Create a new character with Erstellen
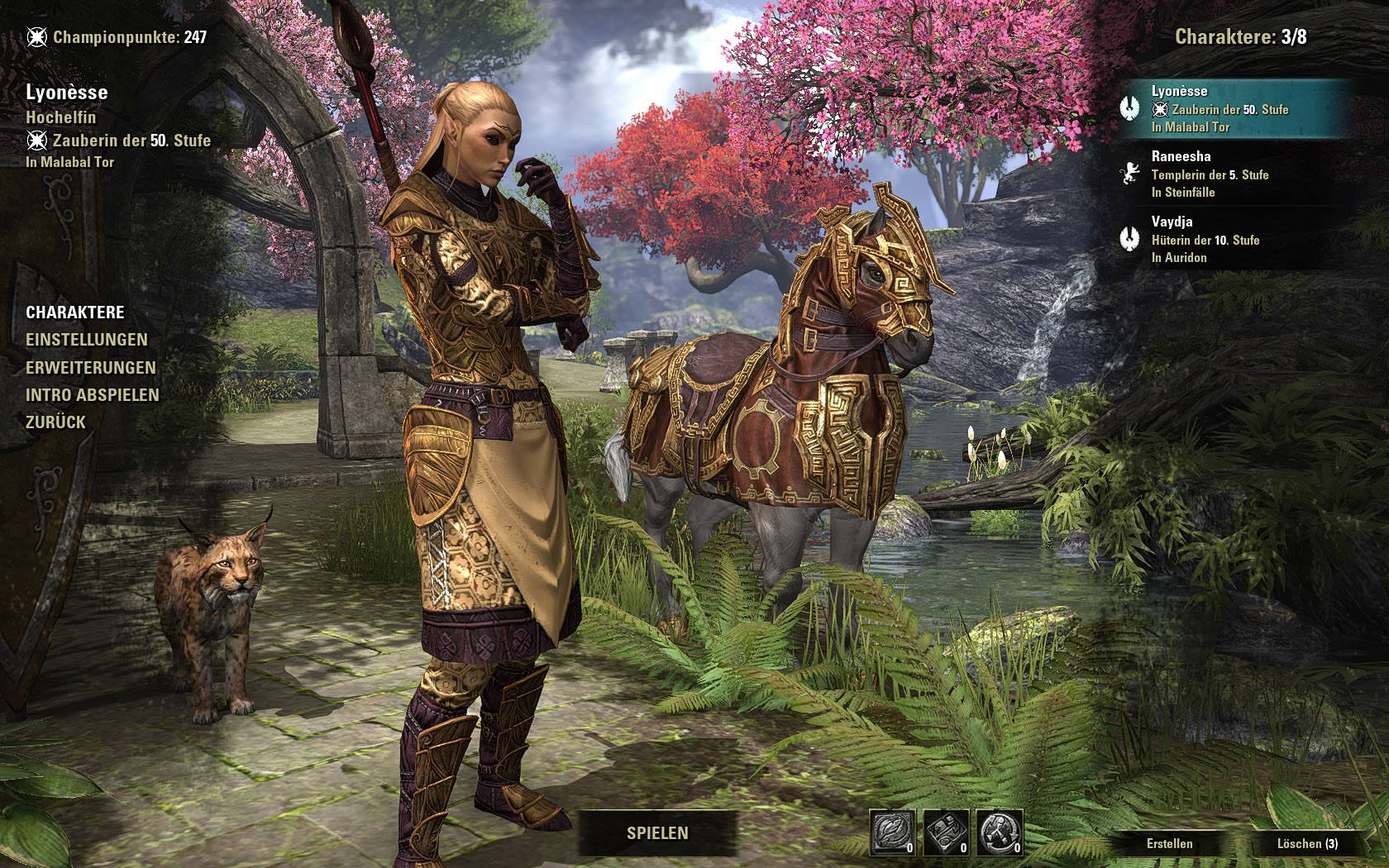Image resolution: width=1389 pixels, height=868 pixels. point(1169,844)
